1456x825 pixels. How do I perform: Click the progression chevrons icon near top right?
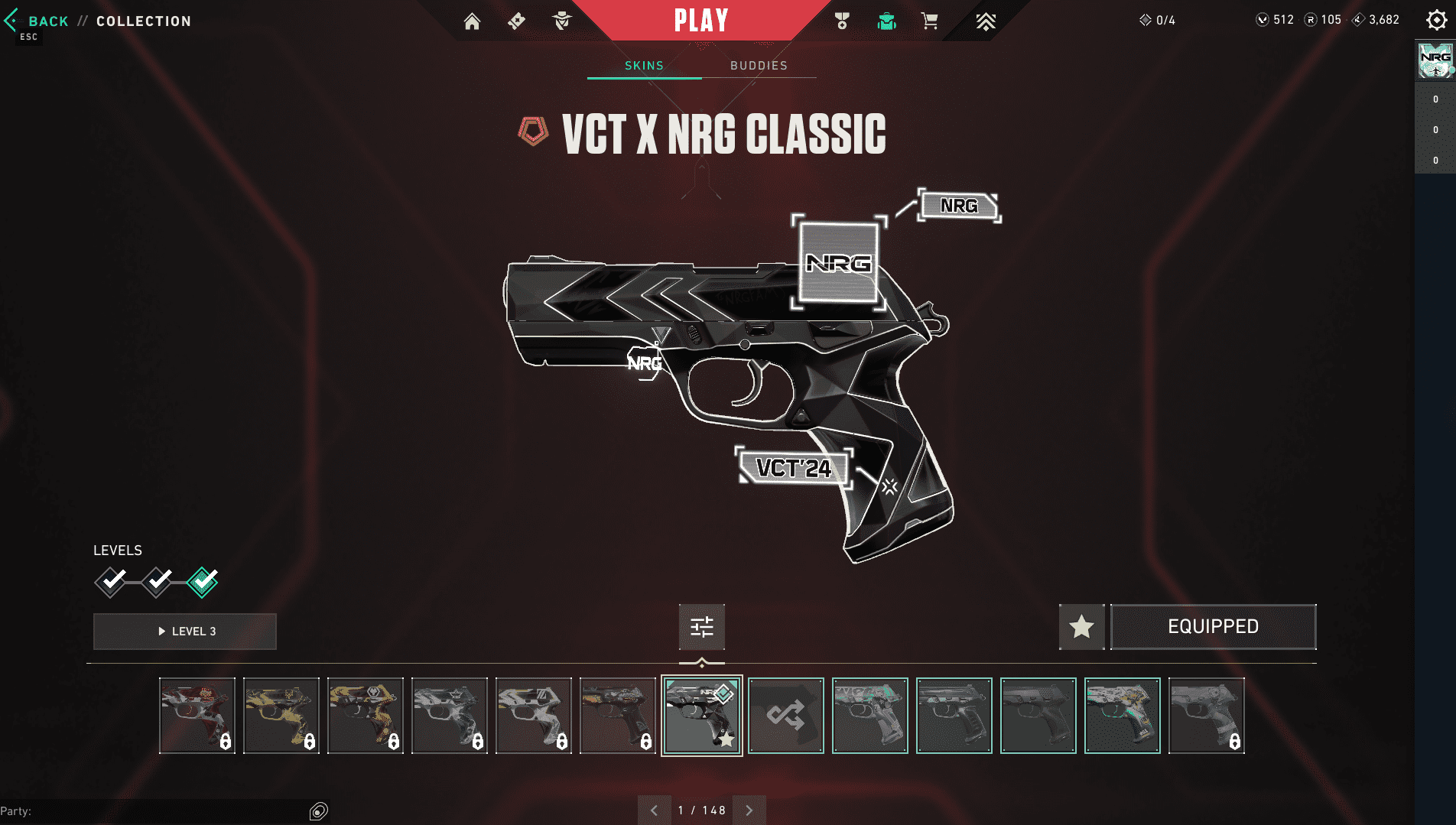pos(985,21)
